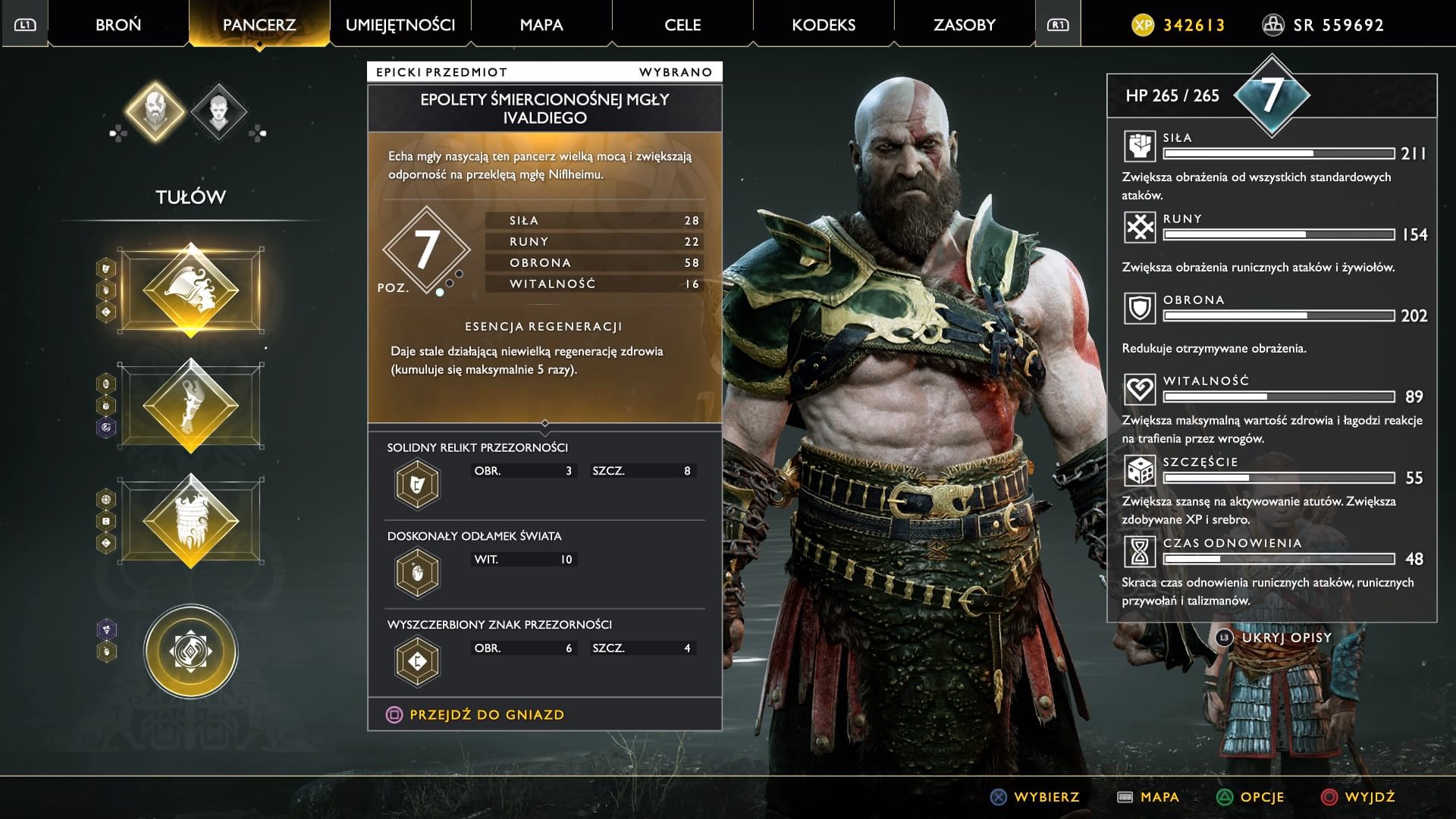Image resolution: width=1456 pixels, height=819 pixels.
Task: Select Kratos character portrait
Action: [155, 111]
